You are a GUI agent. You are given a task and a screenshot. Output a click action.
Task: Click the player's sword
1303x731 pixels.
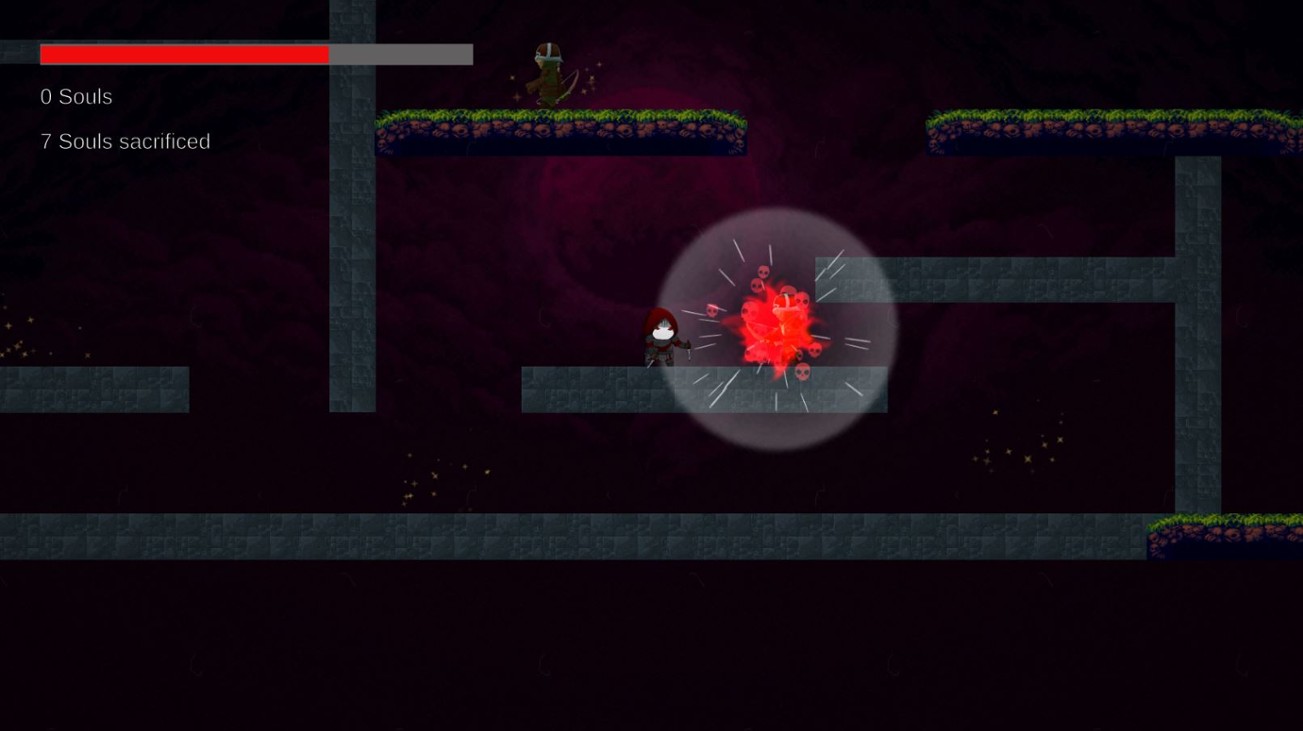click(x=688, y=352)
